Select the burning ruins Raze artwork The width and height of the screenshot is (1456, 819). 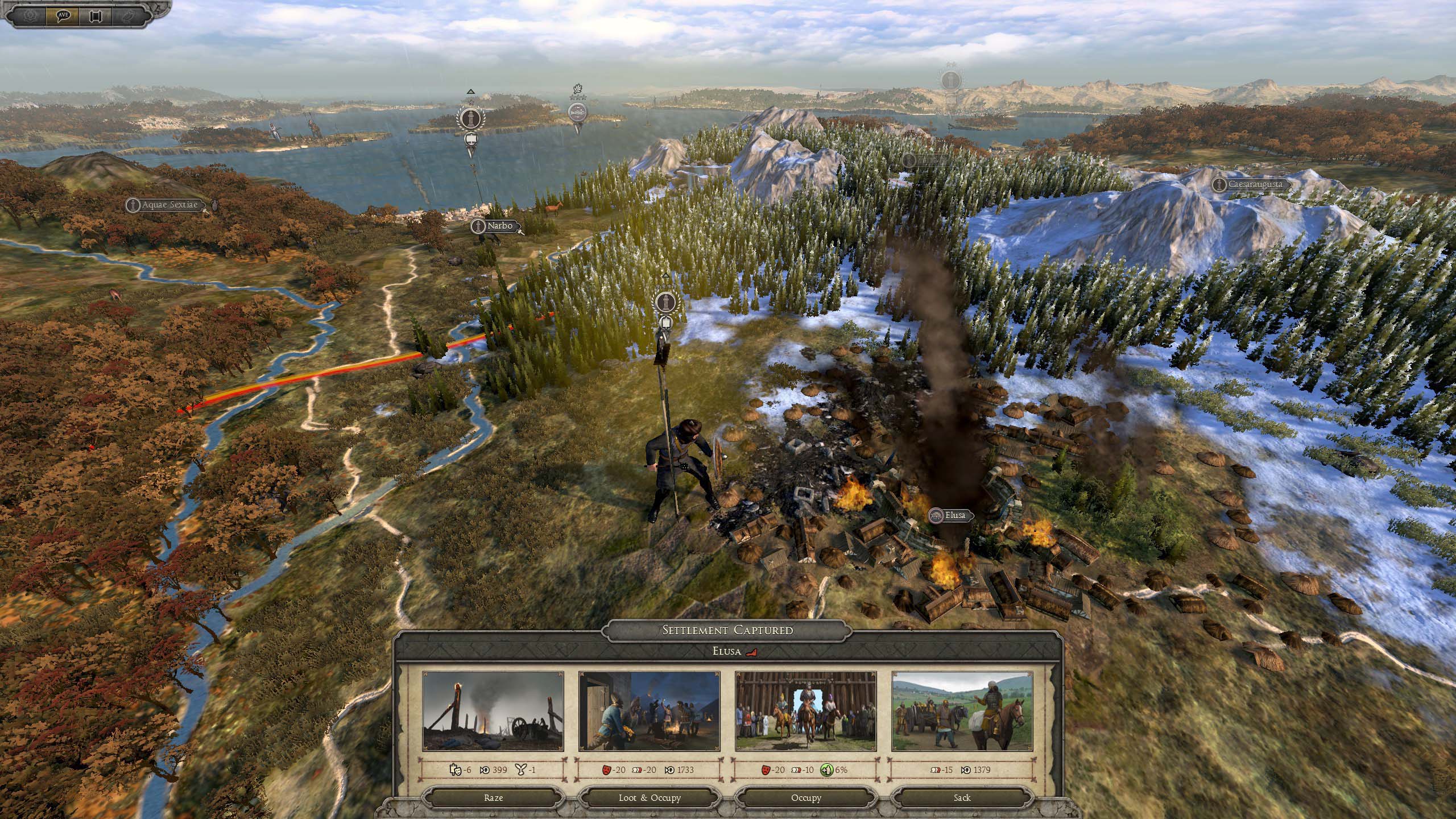(x=493, y=711)
